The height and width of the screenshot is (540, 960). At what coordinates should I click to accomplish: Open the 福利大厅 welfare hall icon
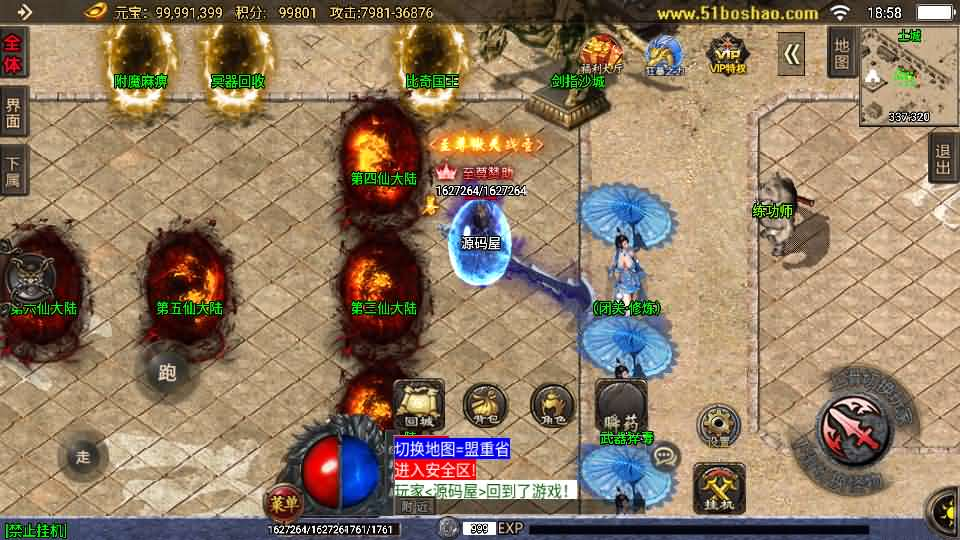(602, 55)
